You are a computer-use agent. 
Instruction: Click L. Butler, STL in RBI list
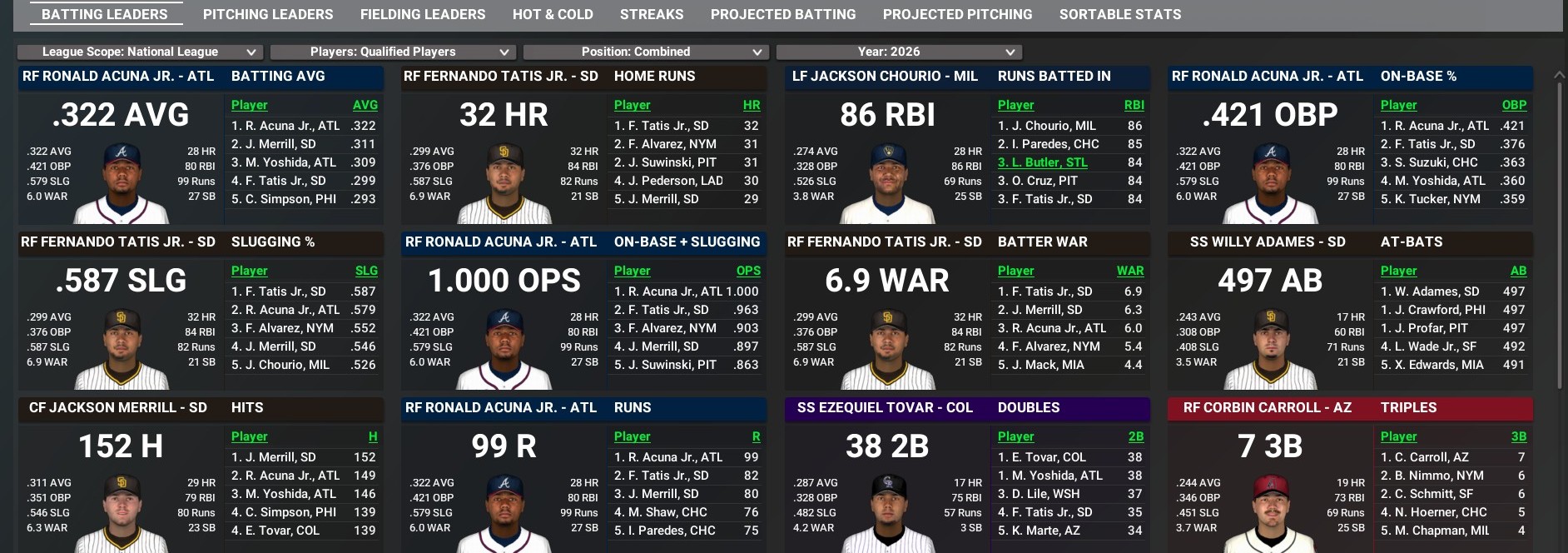tap(1043, 162)
